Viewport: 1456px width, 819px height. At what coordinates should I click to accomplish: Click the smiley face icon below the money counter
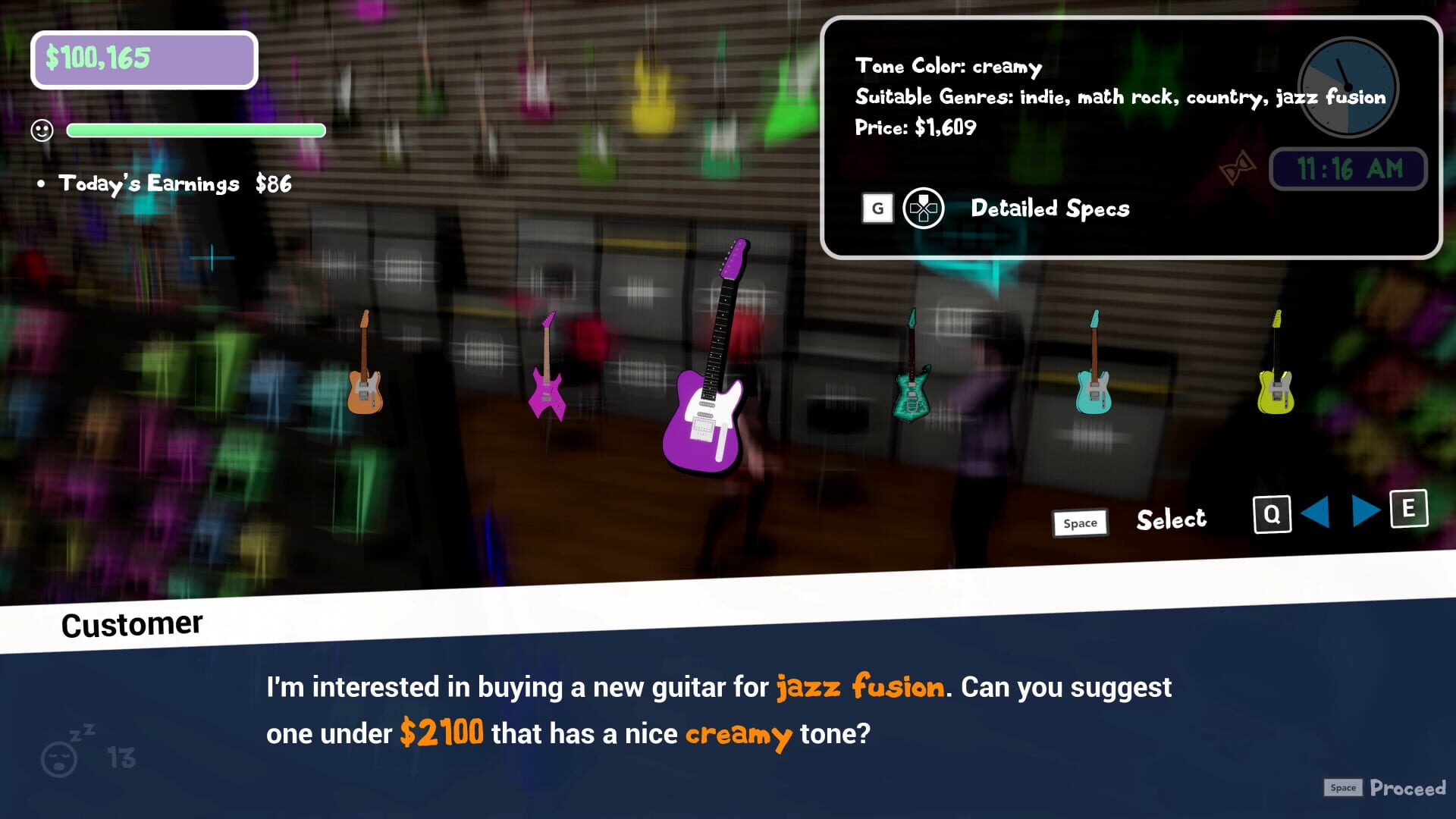pos(42,130)
